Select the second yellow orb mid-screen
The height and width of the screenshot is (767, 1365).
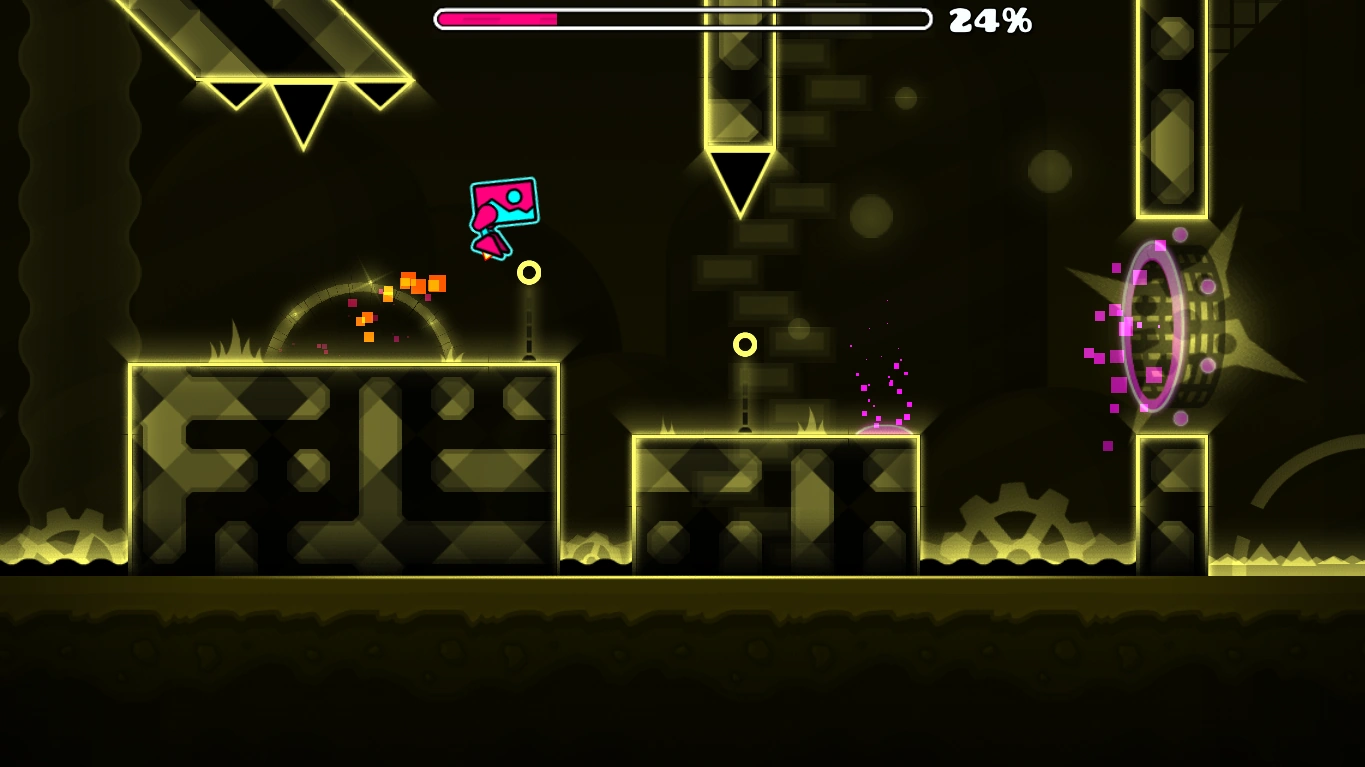(x=745, y=344)
